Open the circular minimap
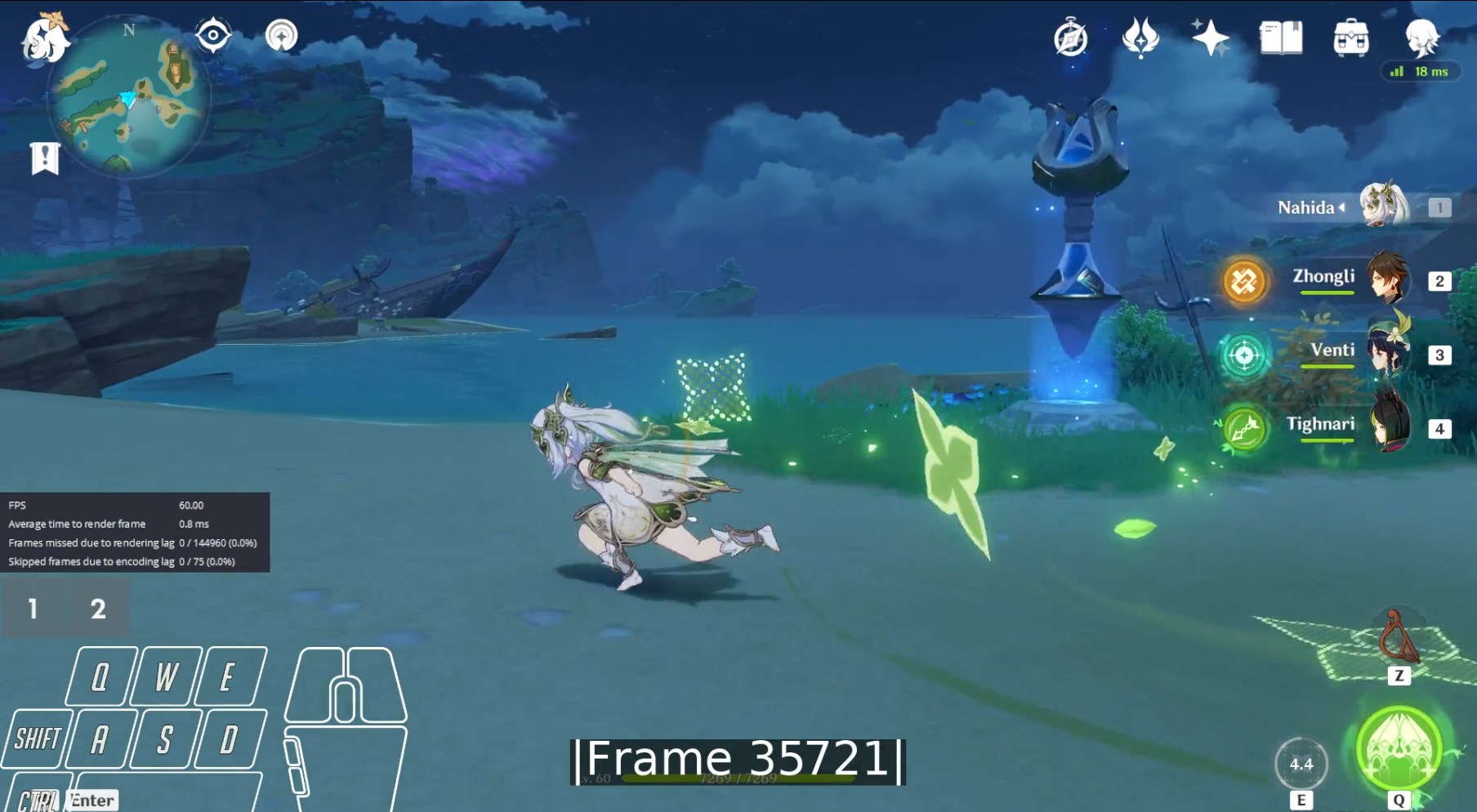The image size is (1477, 812). tap(129, 98)
